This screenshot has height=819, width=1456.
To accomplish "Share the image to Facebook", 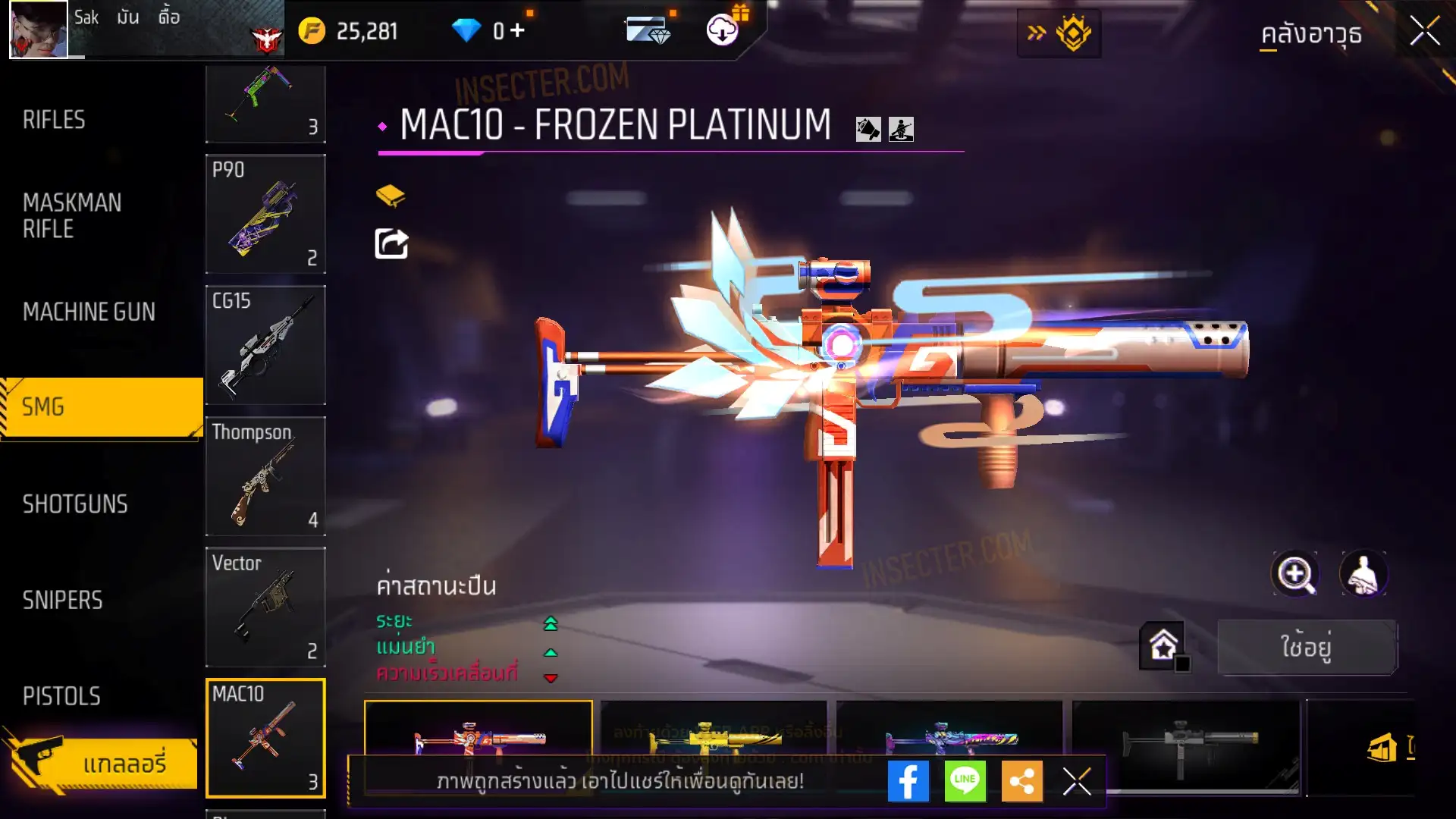I will point(908,781).
